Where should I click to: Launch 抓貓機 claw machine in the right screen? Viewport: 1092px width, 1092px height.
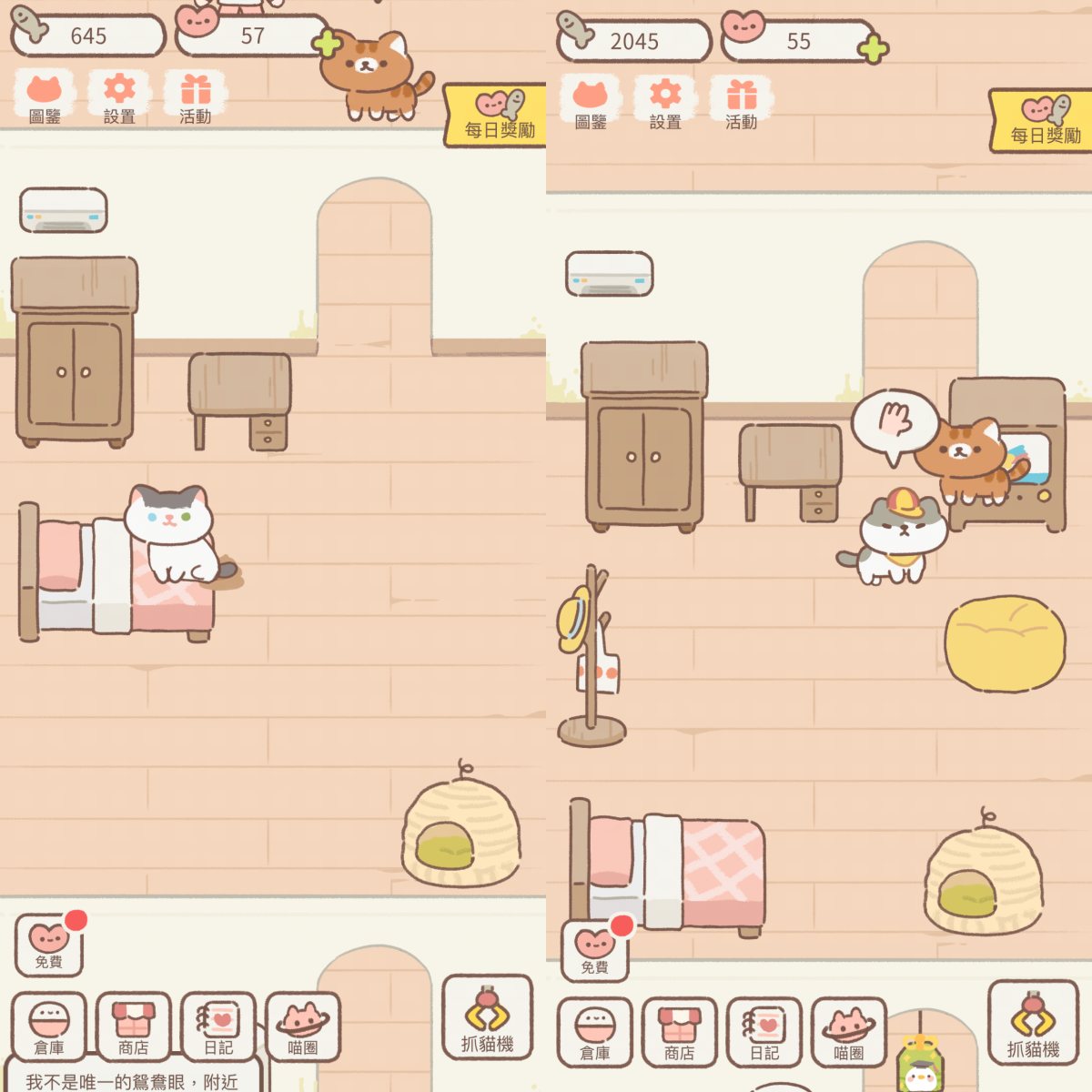coord(1033,1023)
